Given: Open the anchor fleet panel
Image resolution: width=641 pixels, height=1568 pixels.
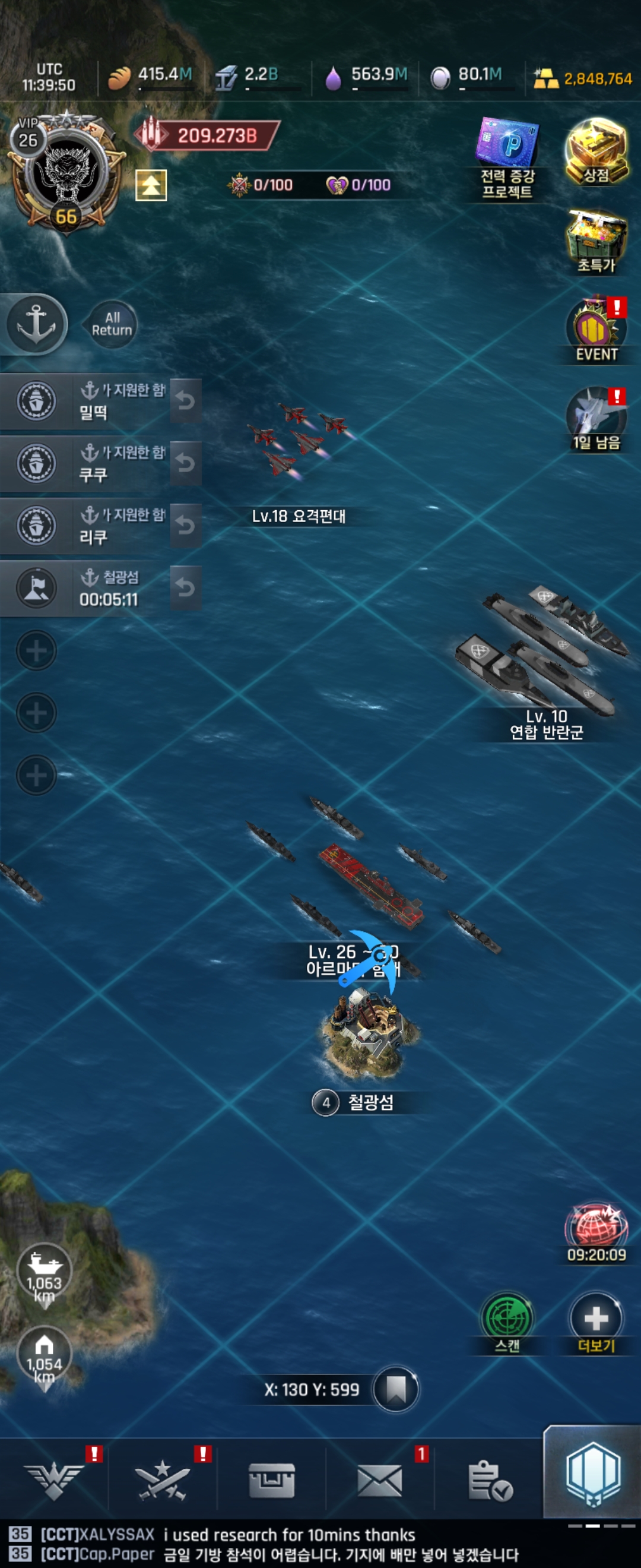Looking at the screenshot, I should pos(36,323).
